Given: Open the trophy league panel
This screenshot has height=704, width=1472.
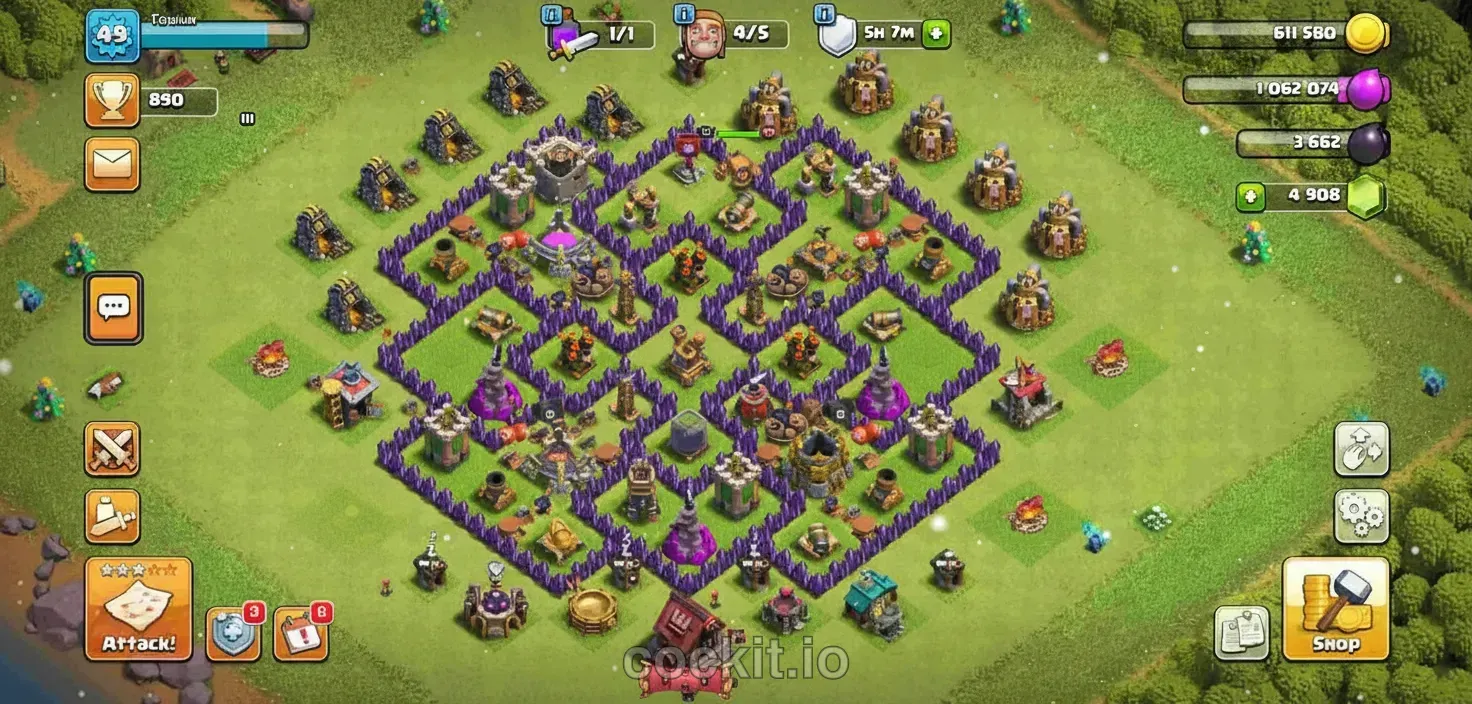Looking at the screenshot, I should (x=112, y=101).
